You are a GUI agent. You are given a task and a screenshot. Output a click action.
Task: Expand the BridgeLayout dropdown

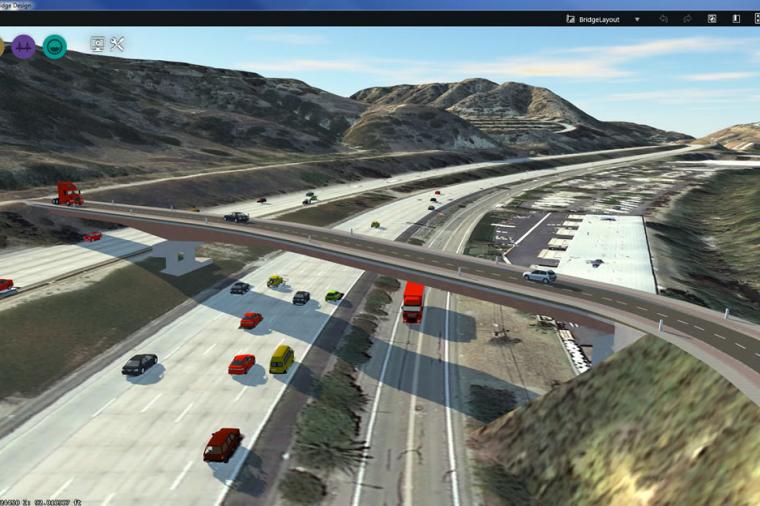637,19
